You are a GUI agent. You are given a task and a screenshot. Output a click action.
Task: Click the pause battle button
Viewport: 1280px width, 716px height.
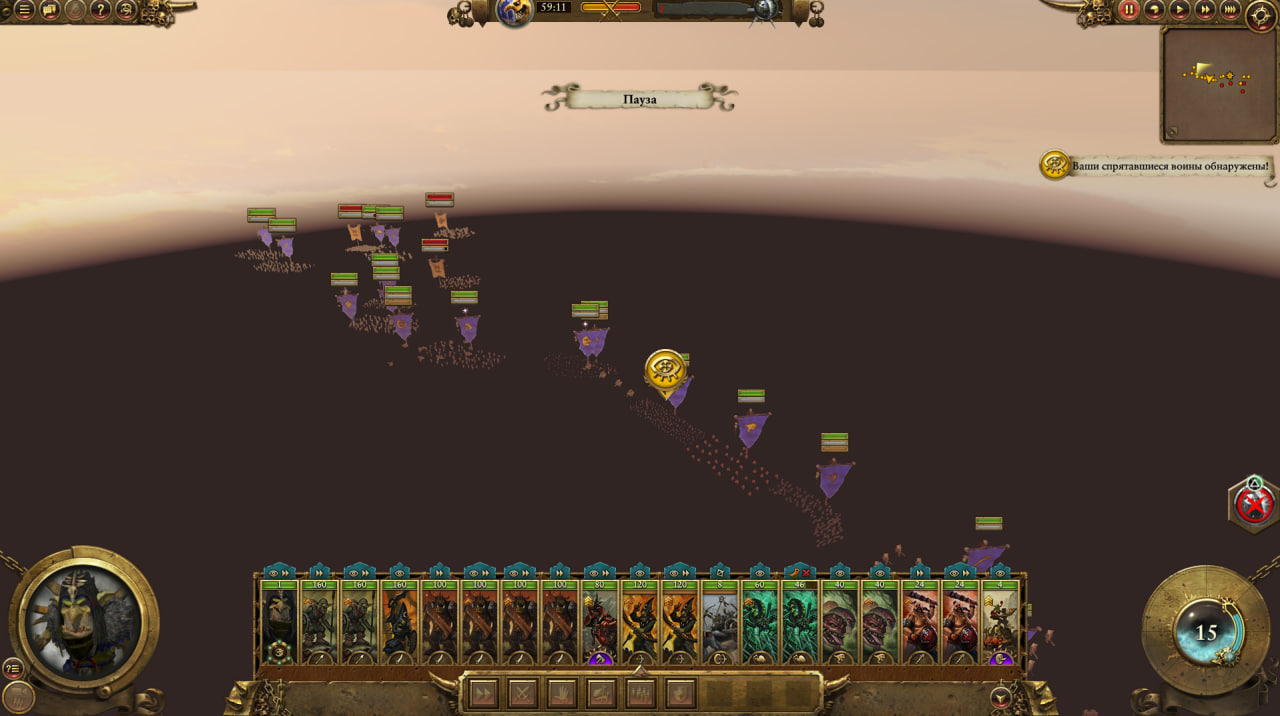pyautogui.click(x=1129, y=10)
